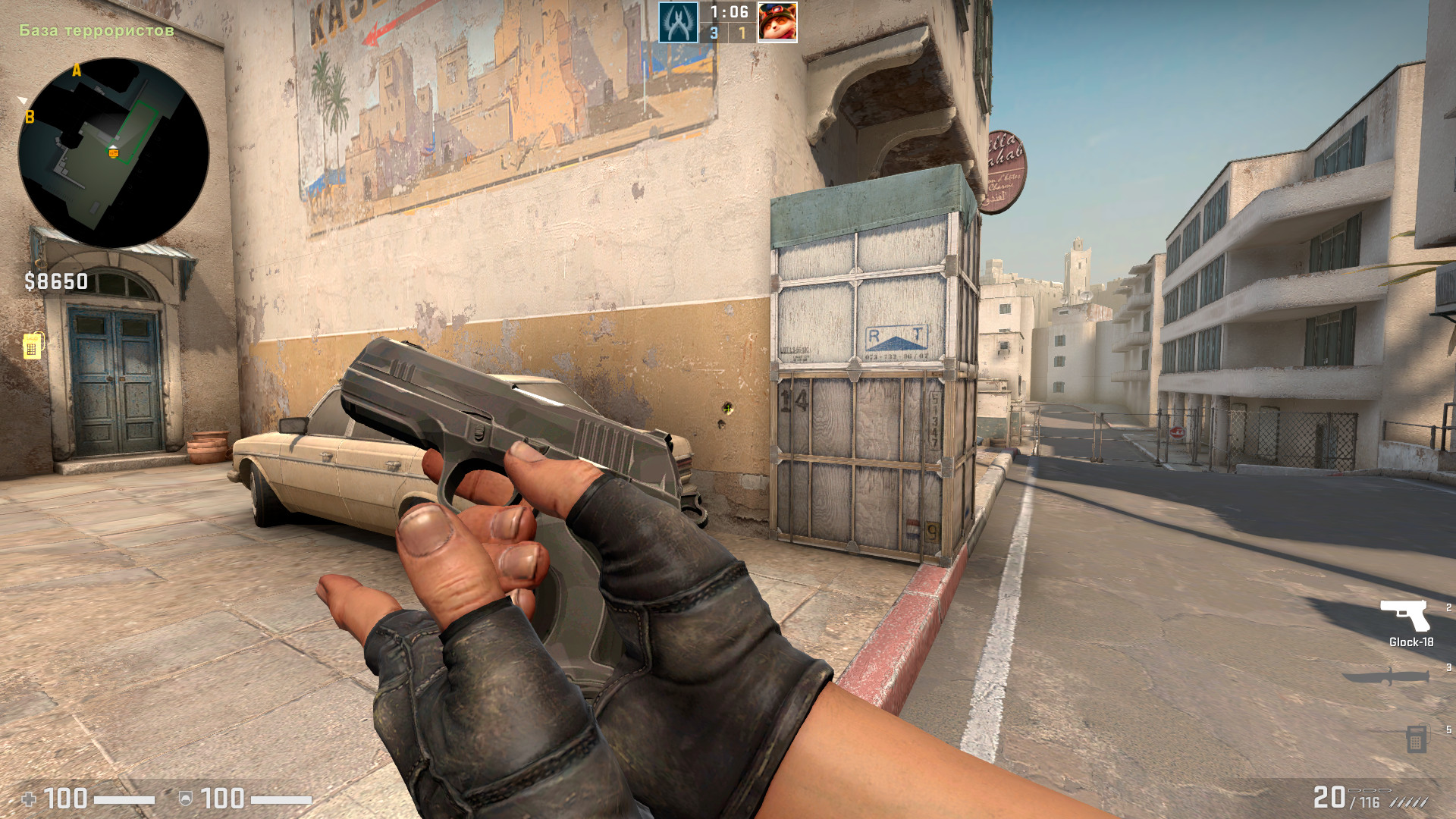
Task: Click the health cross icon in the bottom-left HUD
Action: point(29,797)
